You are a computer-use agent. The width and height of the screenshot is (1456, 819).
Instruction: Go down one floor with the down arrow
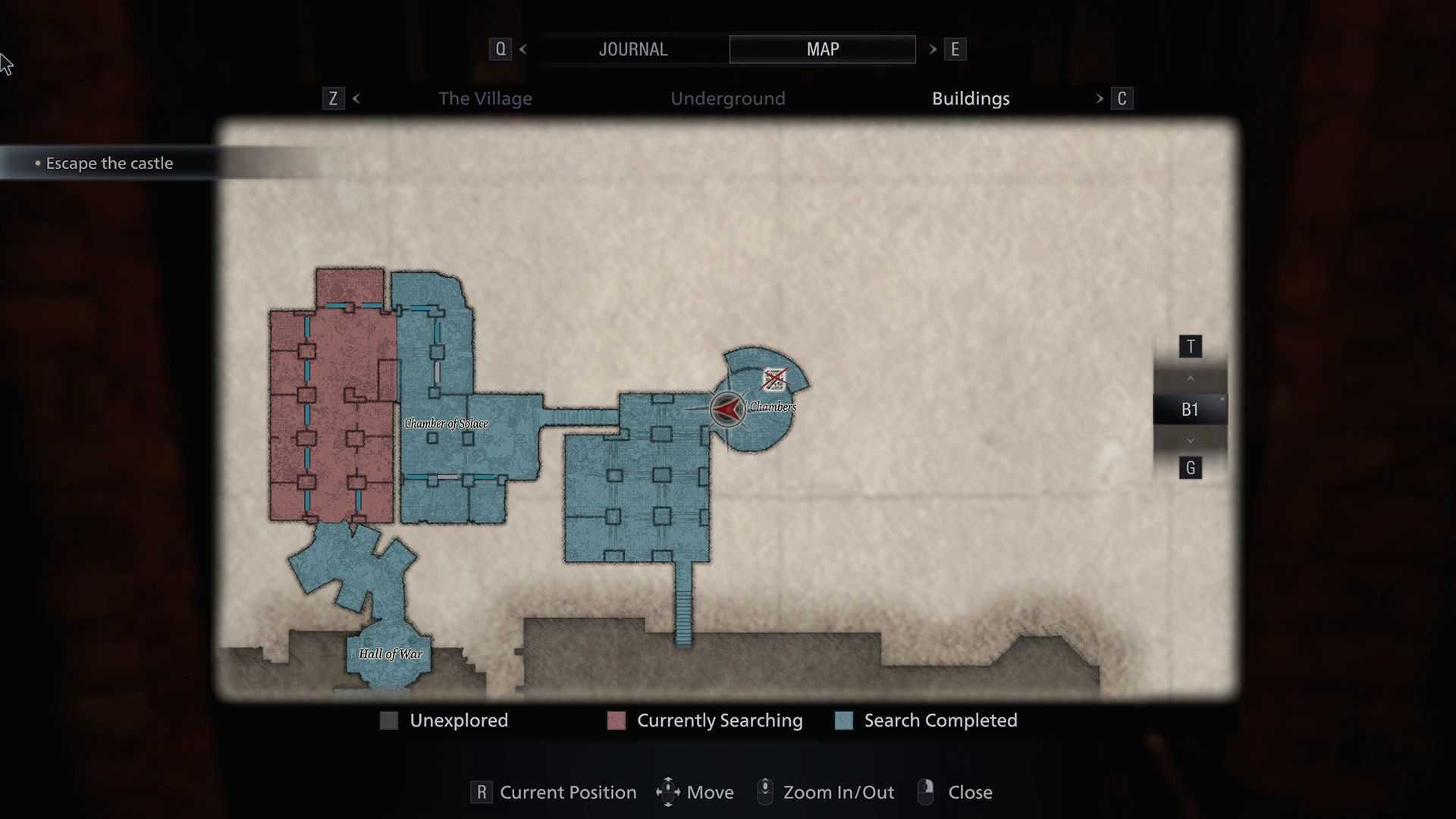pyautogui.click(x=1190, y=441)
